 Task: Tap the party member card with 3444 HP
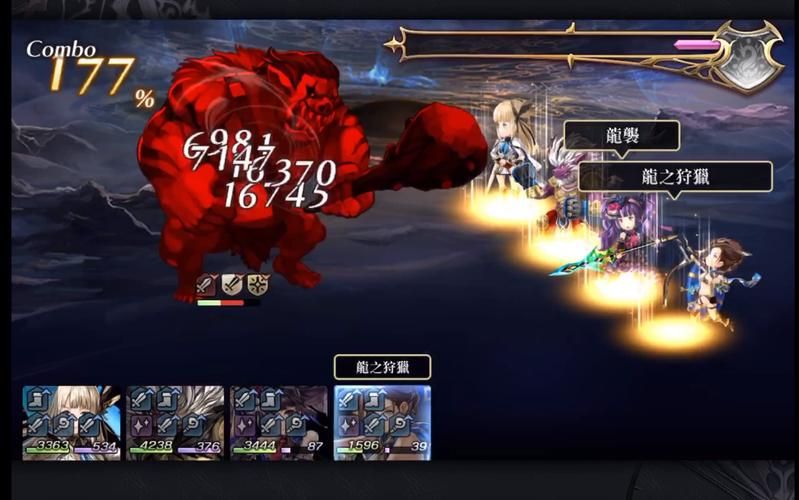click(x=279, y=422)
